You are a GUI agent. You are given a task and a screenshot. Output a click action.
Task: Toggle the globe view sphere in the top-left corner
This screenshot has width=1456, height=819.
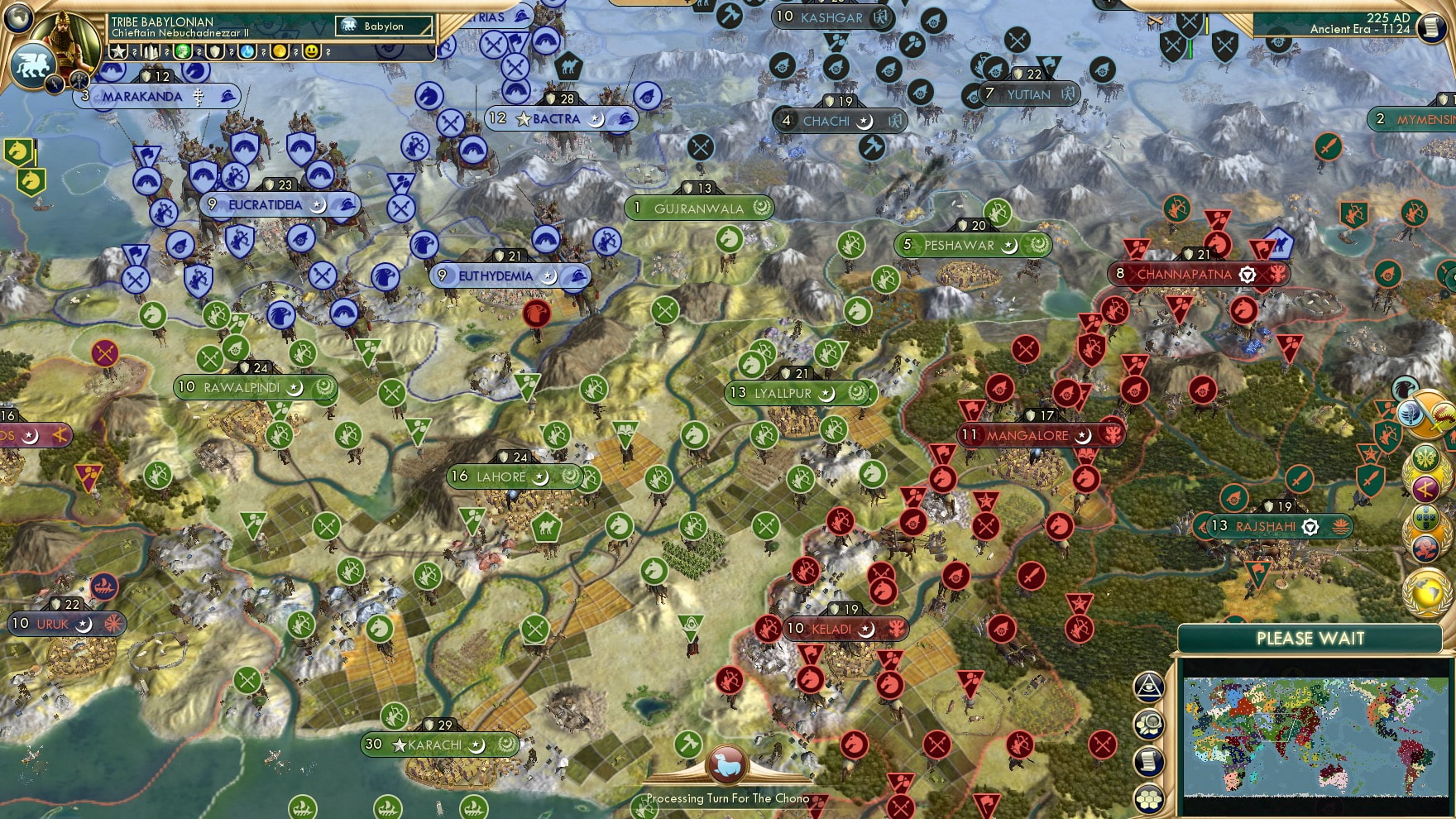(x=18, y=19)
